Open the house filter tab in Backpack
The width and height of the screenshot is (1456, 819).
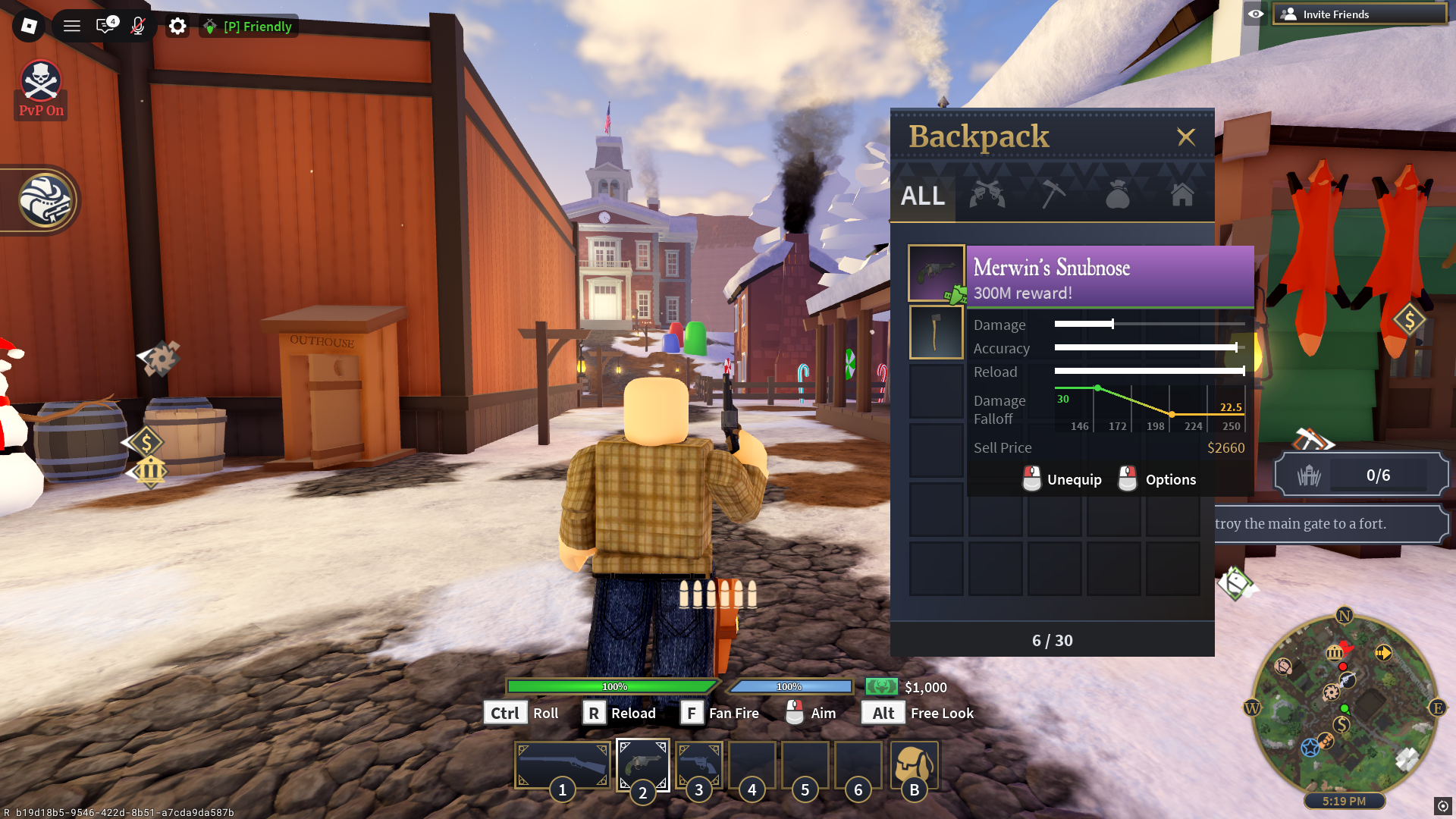pos(1181,196)
